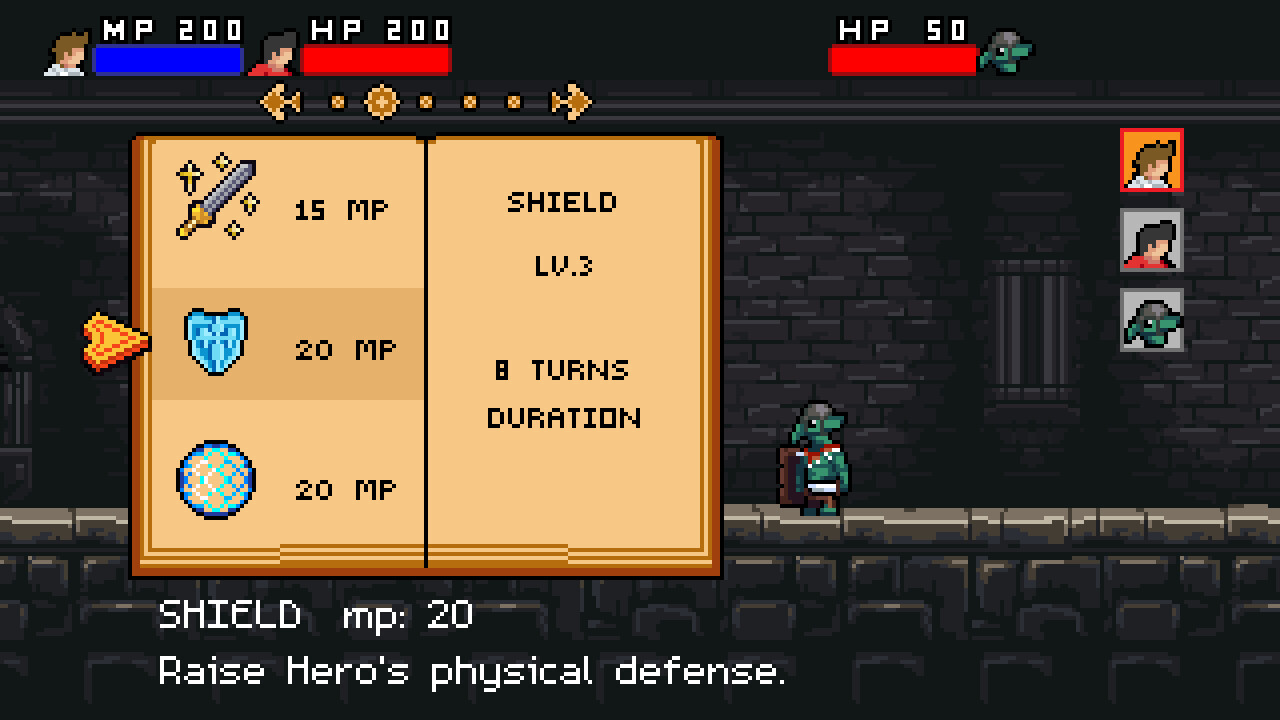This screenshot has width=1280, height=720.
Task: Cast the blue orb spell
Action: 215,480
